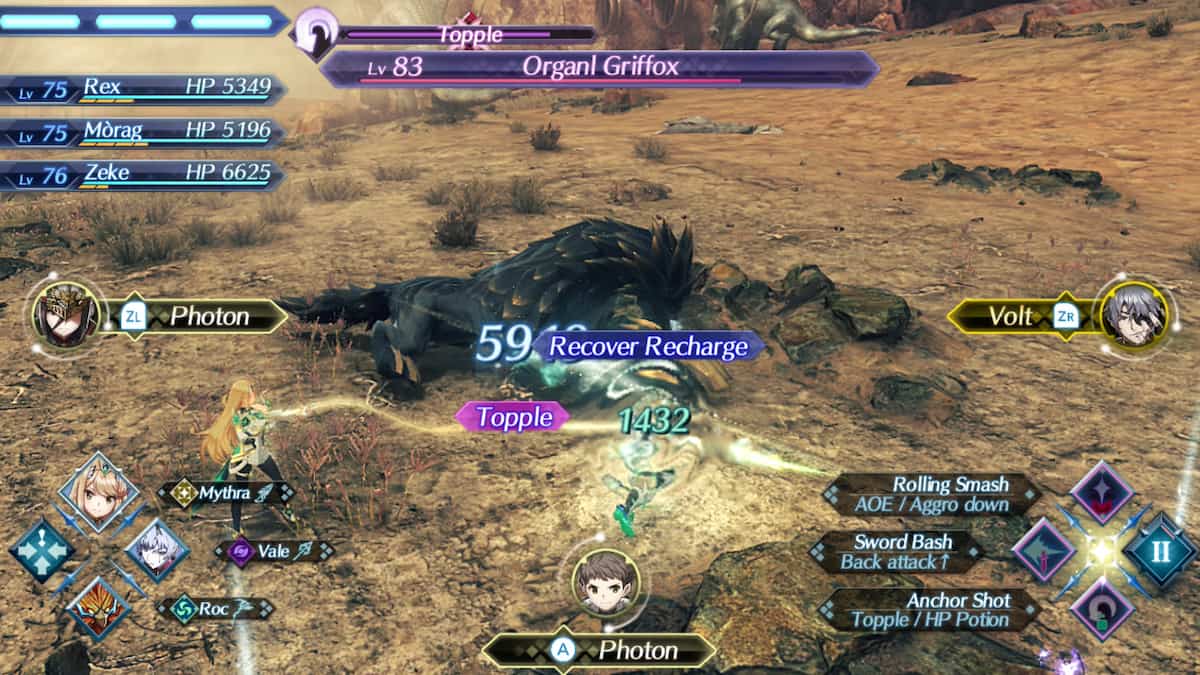This screenshot has height=675, width=1200.
Task: Click Mòrag's round driver portrait
Action: (x=67, y=315)
